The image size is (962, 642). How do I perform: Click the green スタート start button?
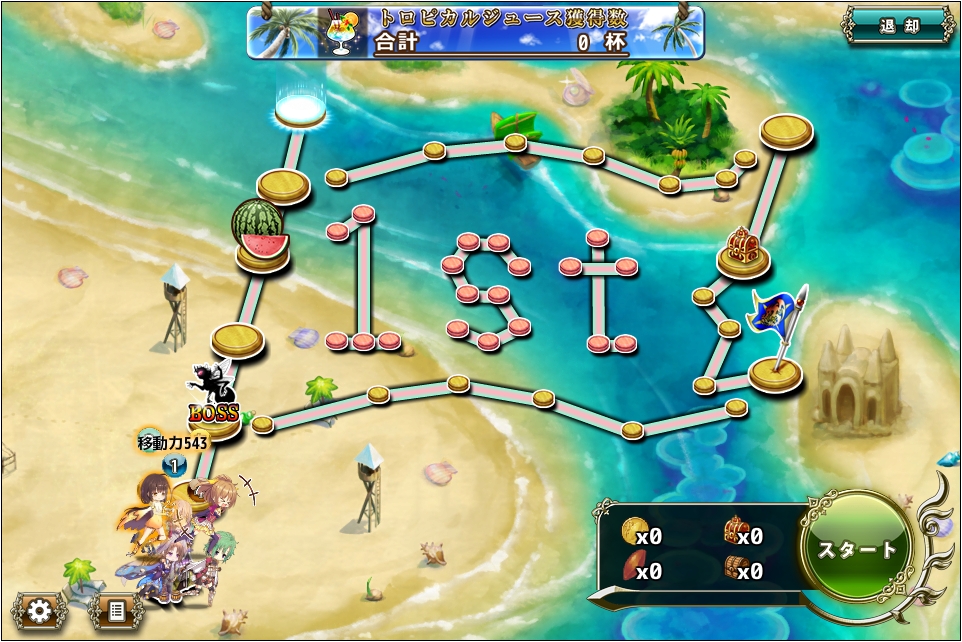coord(857,548)
